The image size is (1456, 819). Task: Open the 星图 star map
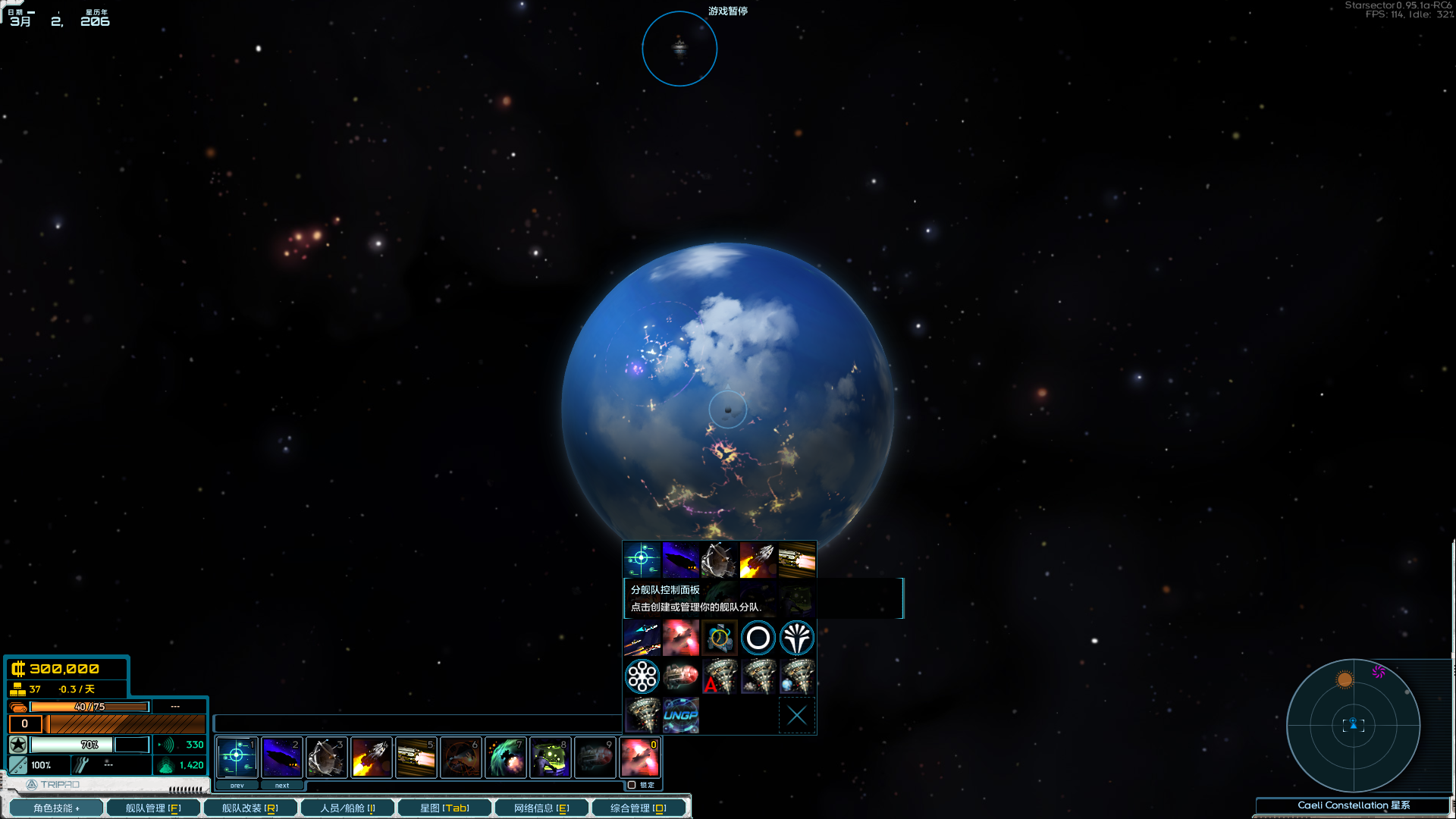pyautogui.click(x=445, y=808)
